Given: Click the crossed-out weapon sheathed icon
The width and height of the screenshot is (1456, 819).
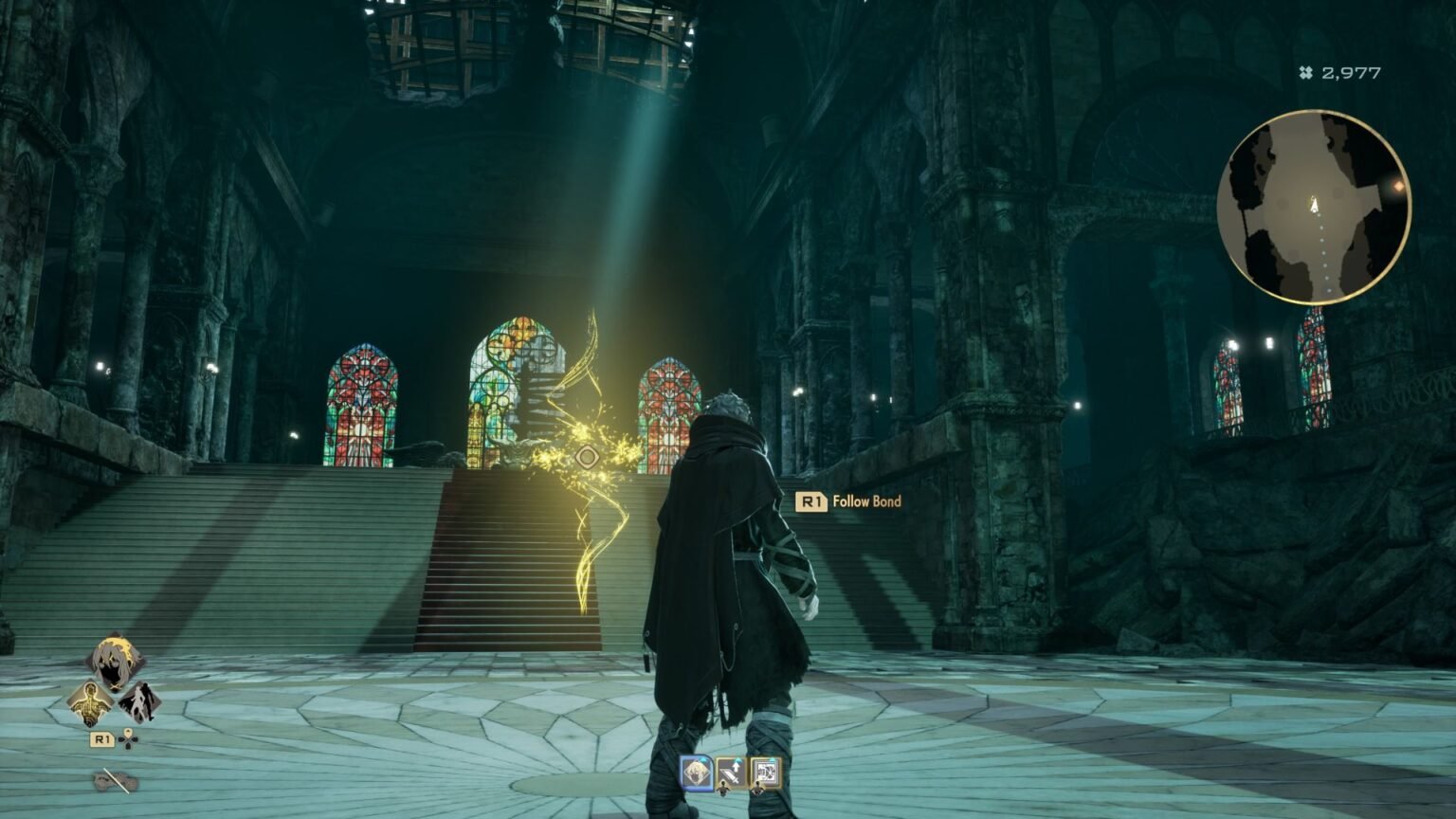Looking at the screenshot, I should 115,780.
